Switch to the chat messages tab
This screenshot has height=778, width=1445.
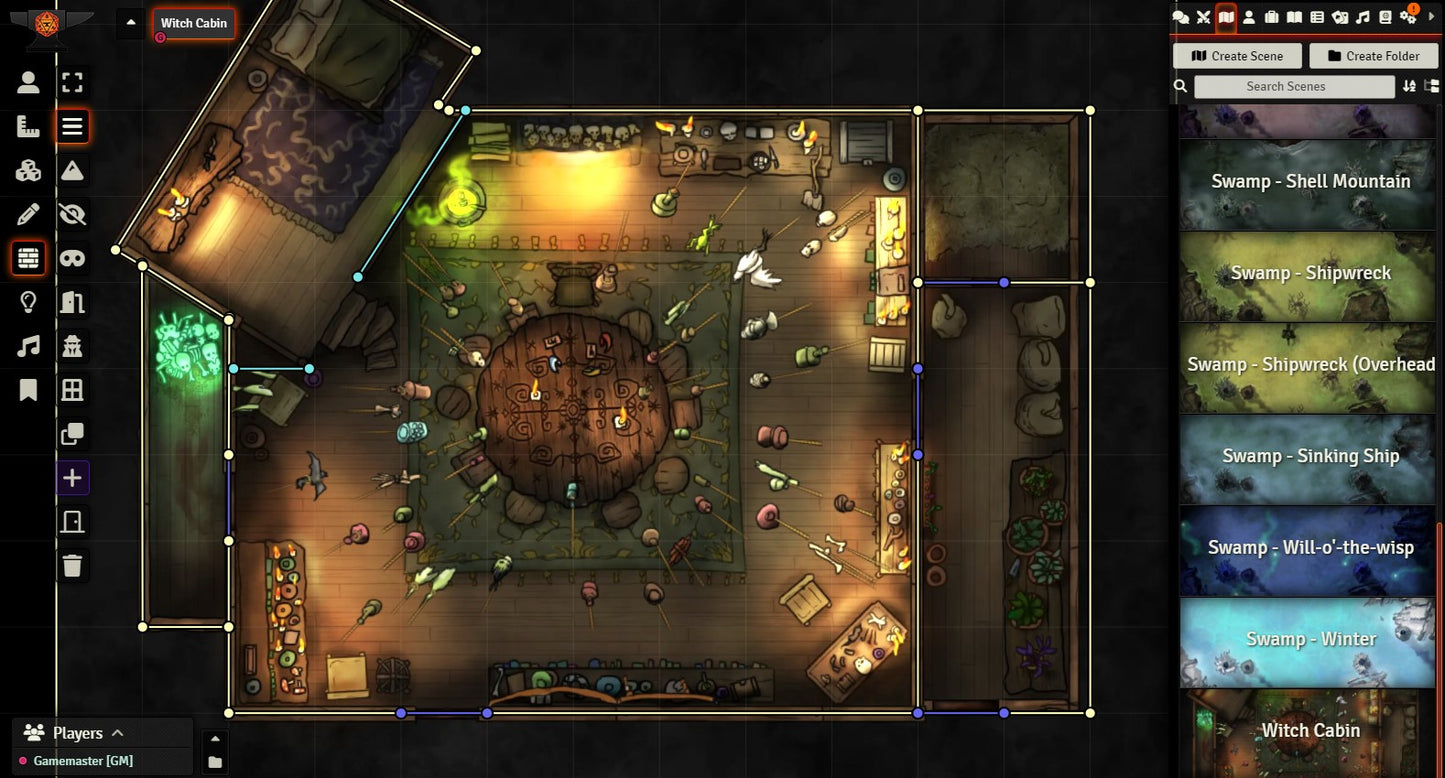click(1180, 17)
